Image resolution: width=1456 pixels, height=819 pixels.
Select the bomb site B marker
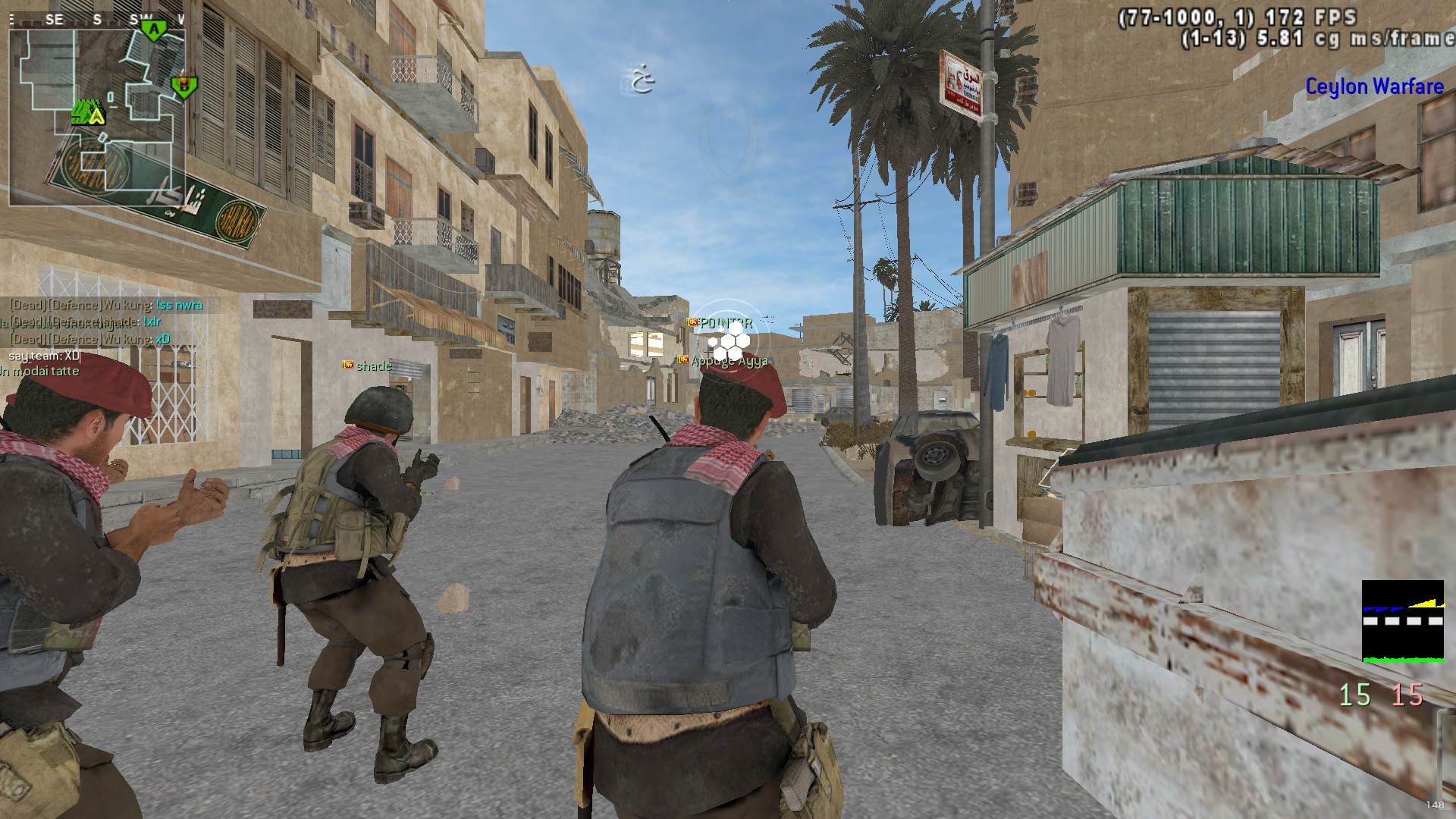(182, 86)
